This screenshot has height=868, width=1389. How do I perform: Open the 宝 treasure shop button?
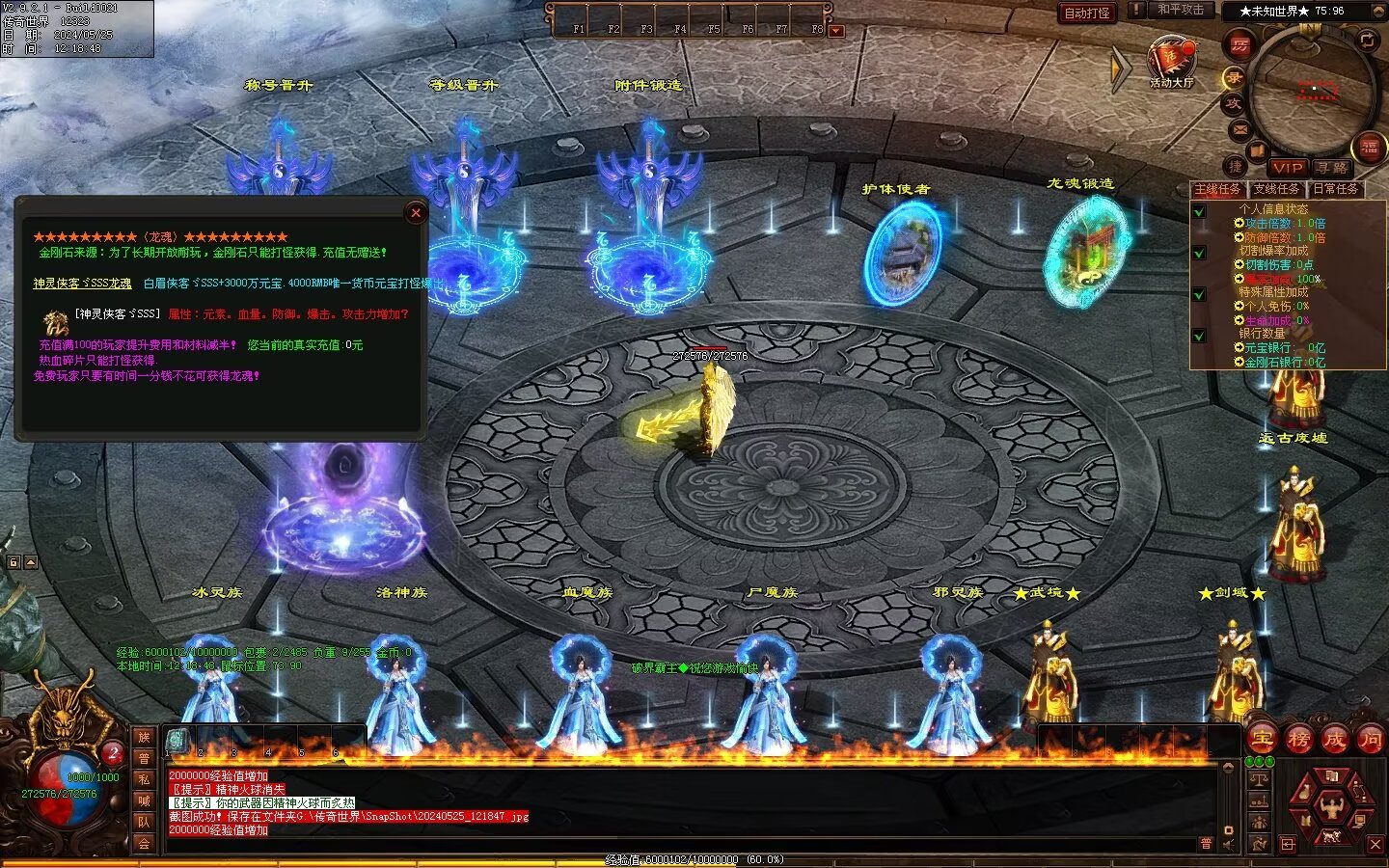tap(1262, 740)
